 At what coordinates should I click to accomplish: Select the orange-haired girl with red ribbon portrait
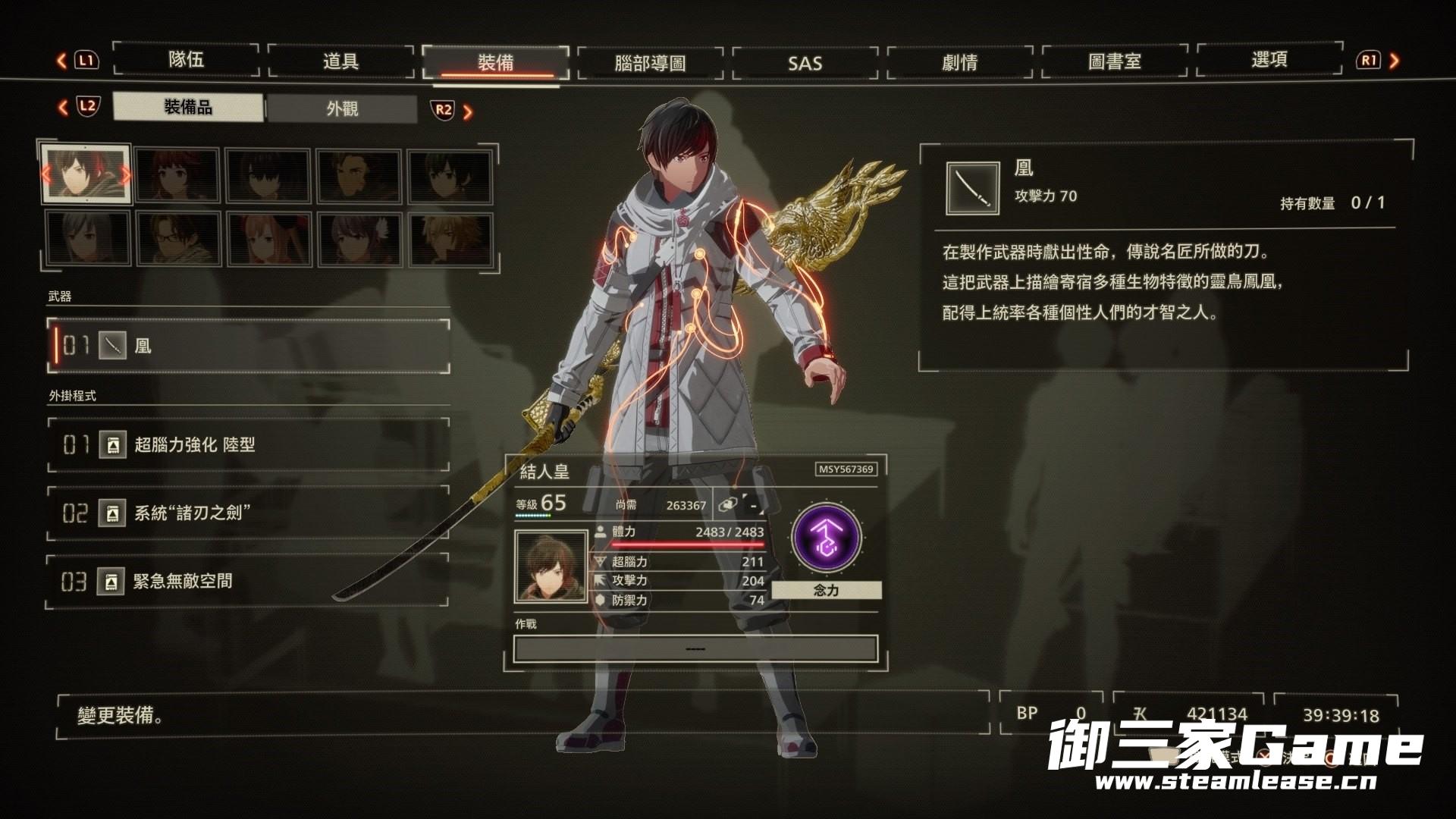pyautogui.click(x=268, y=238)
